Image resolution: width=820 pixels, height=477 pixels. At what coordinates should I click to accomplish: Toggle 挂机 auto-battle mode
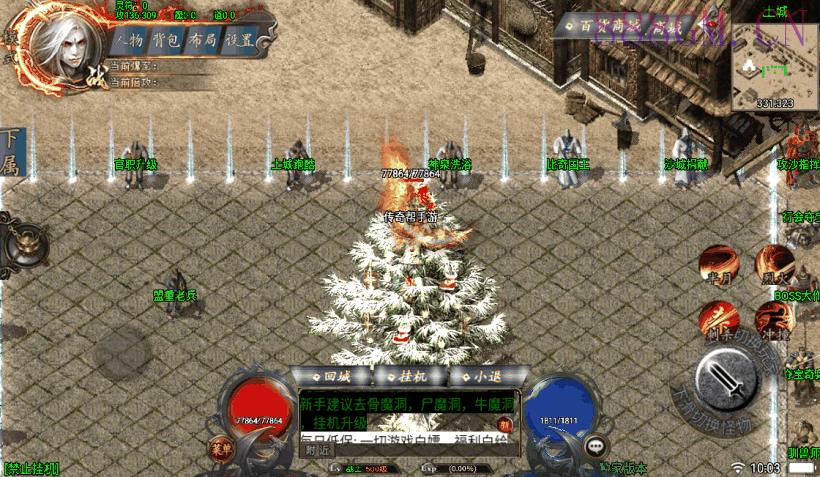click(x=409, y=377)
